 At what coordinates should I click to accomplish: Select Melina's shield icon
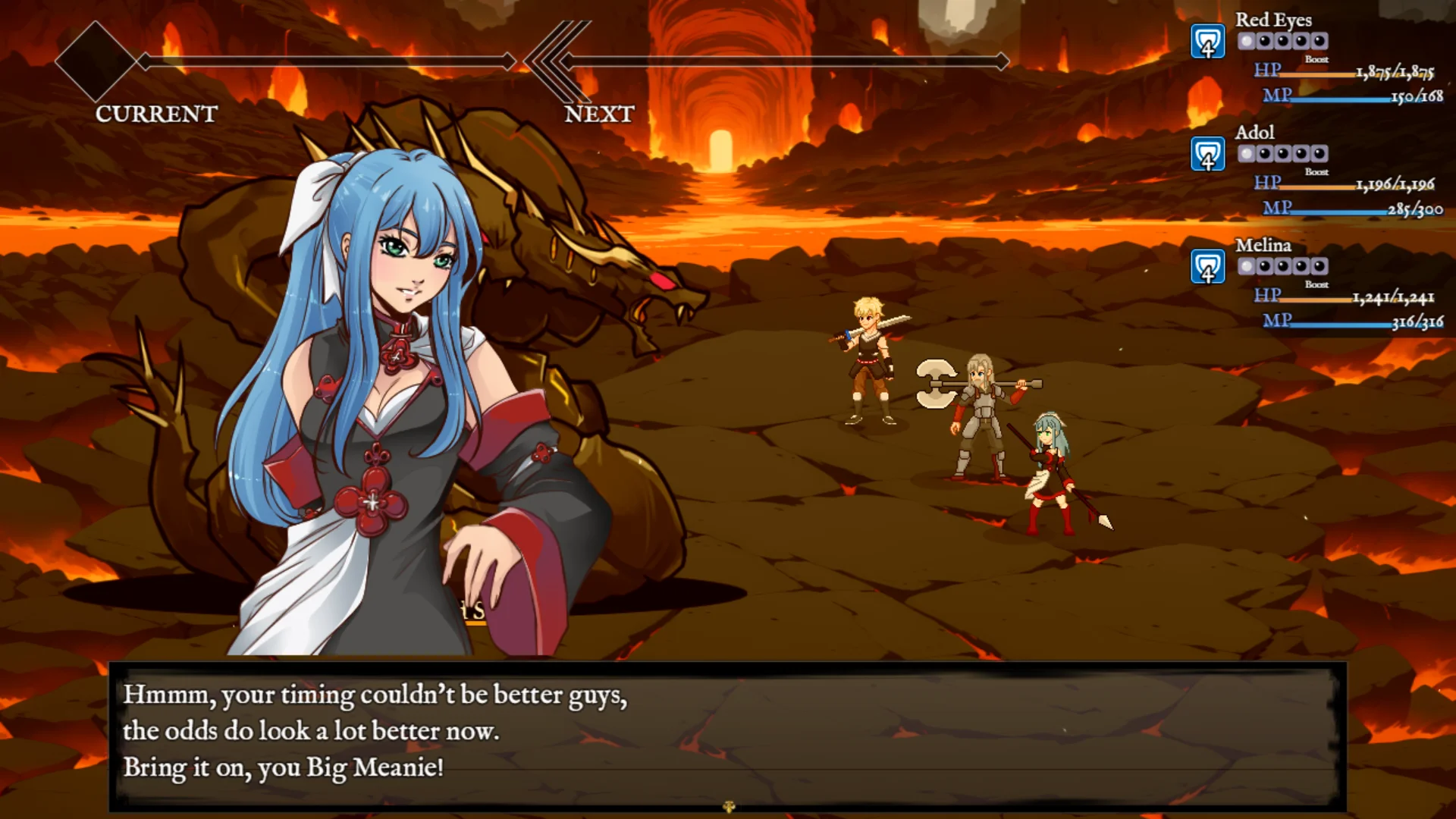(1207, 268)
